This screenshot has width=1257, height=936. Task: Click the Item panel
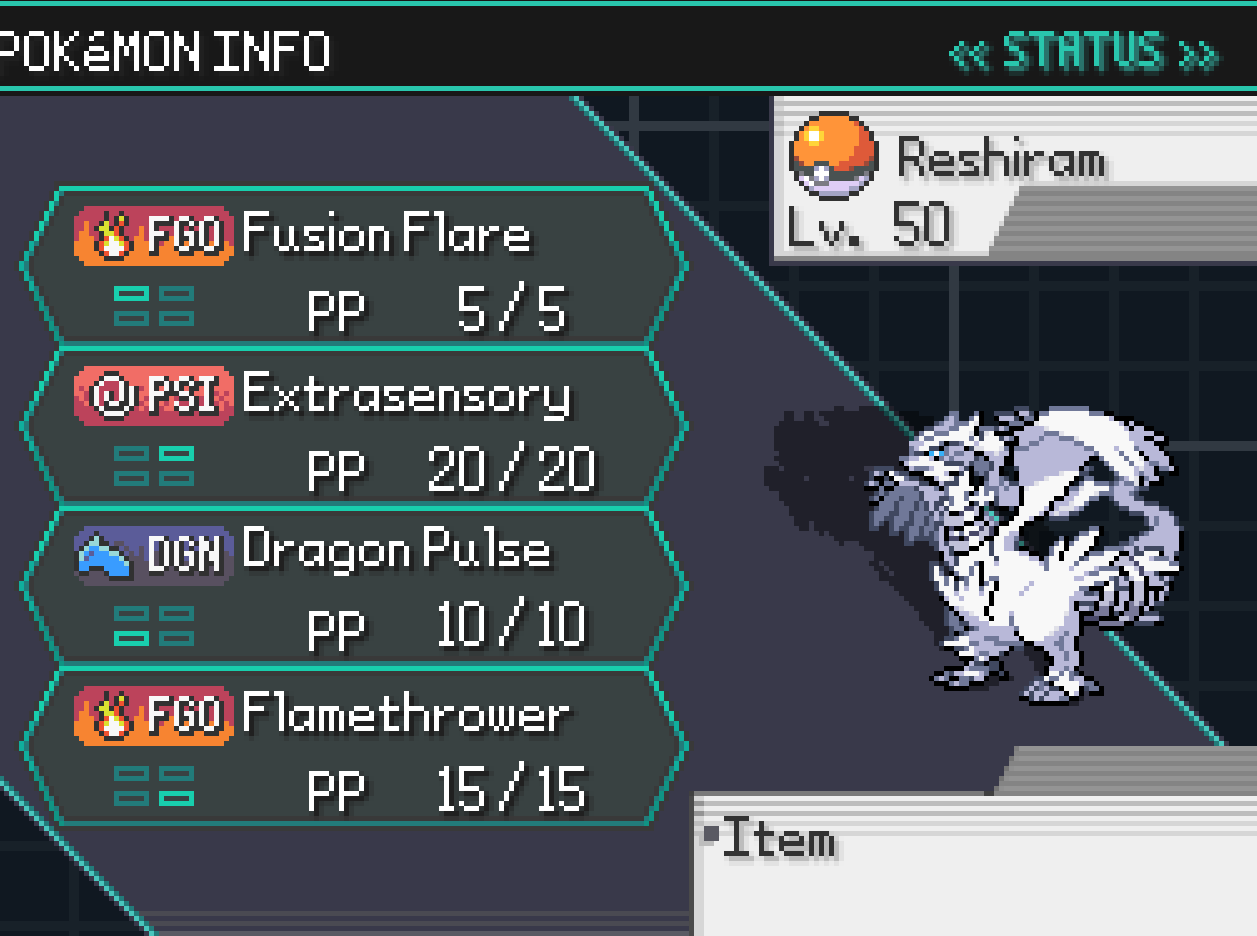(975, 865)
